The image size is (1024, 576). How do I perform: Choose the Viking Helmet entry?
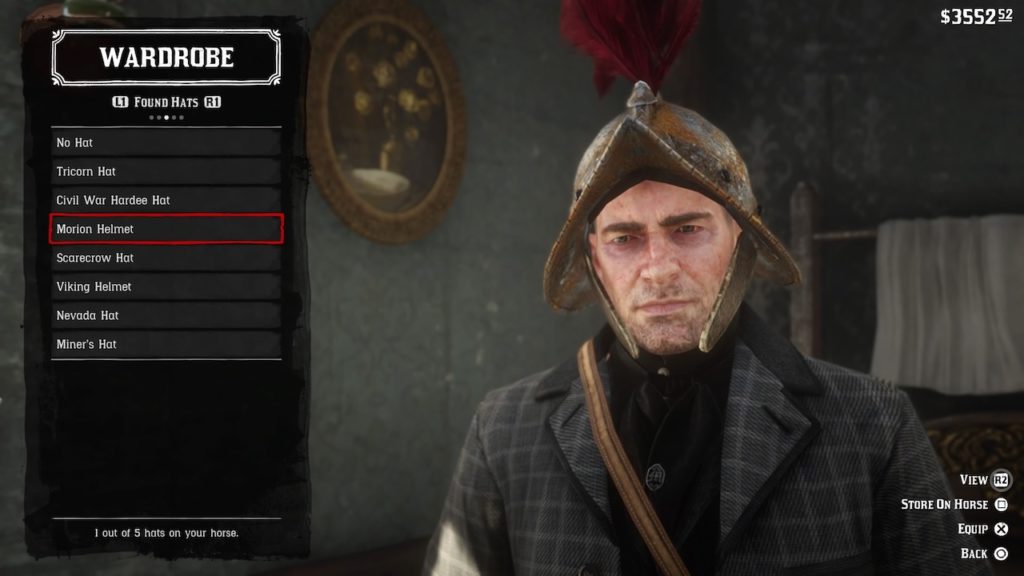166,287
